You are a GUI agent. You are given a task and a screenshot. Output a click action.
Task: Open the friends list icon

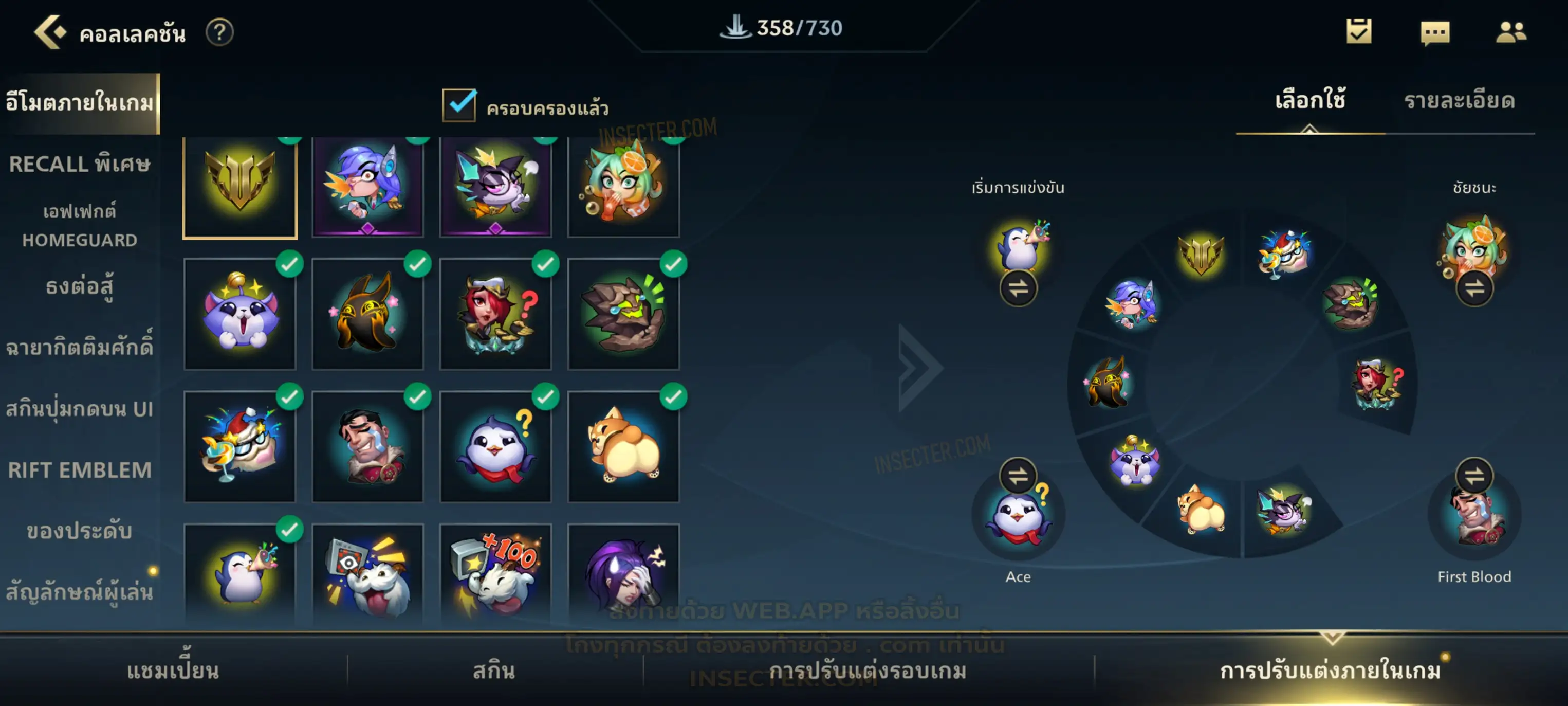pyautogui.click(x=1510, y=32)
